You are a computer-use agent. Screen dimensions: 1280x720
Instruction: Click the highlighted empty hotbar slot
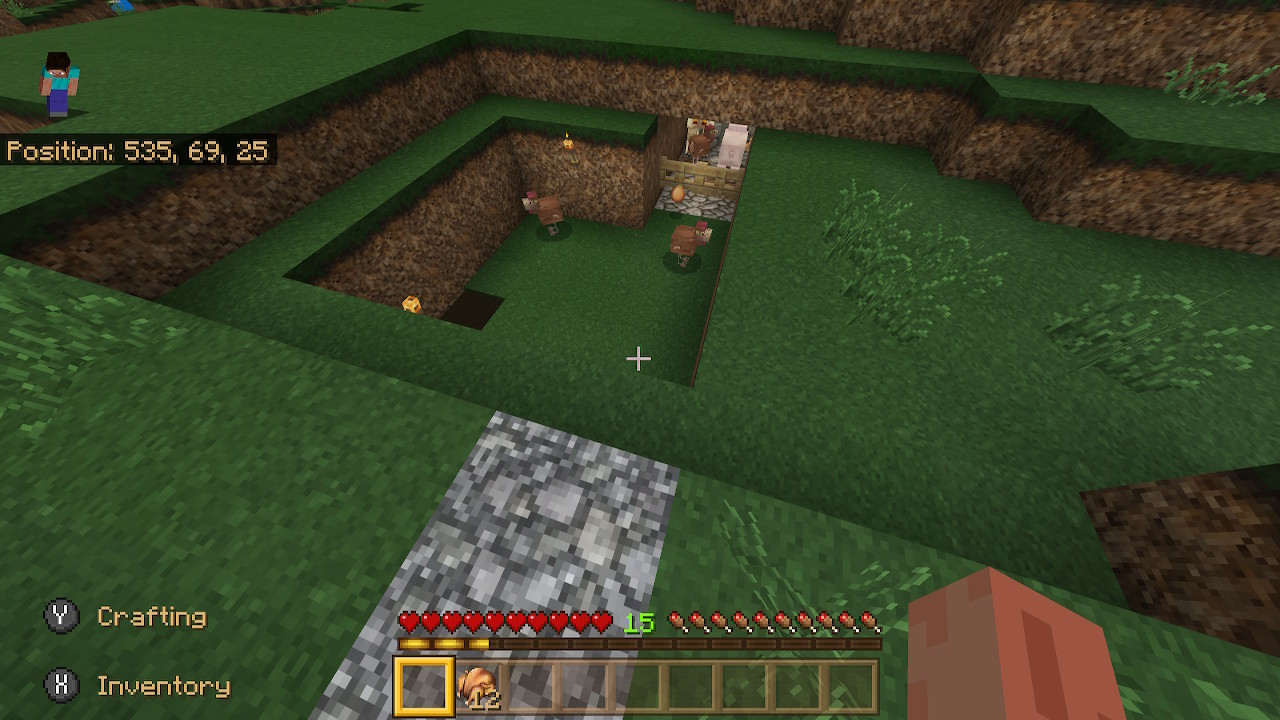pos(424,687)
